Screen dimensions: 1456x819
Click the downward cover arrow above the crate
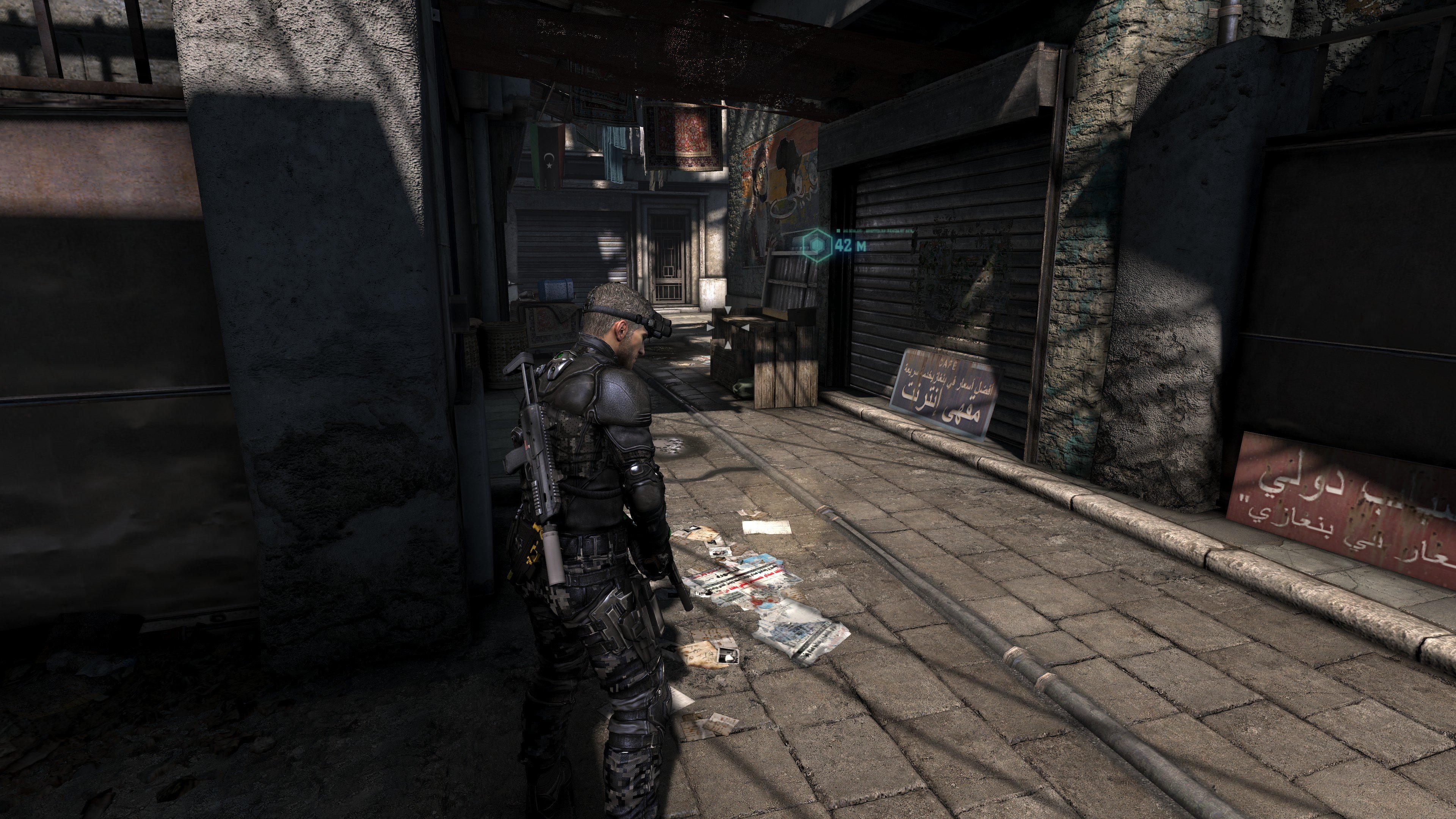pos(728,310)
